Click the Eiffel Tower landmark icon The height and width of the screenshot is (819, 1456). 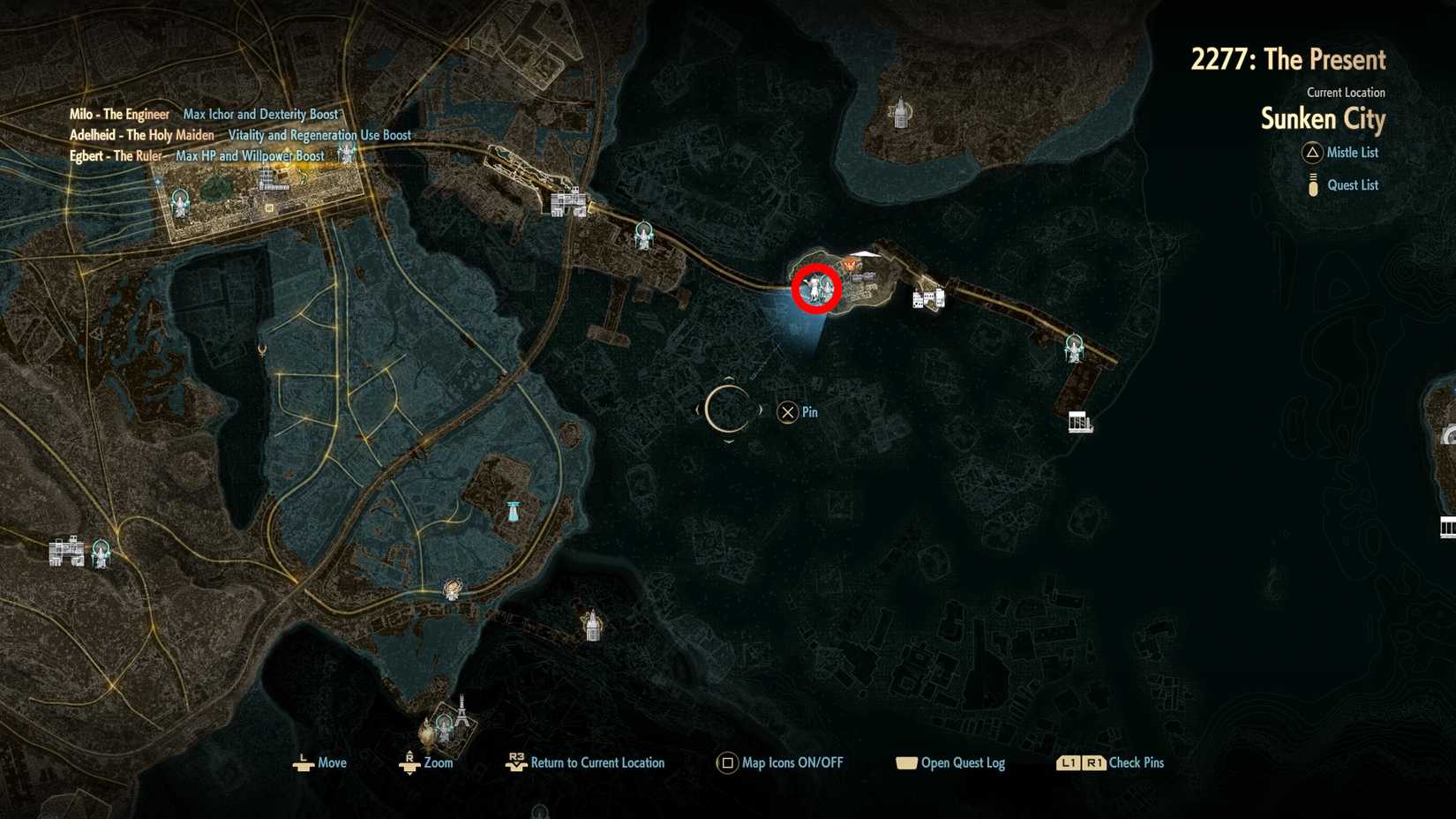click(462, 715)
